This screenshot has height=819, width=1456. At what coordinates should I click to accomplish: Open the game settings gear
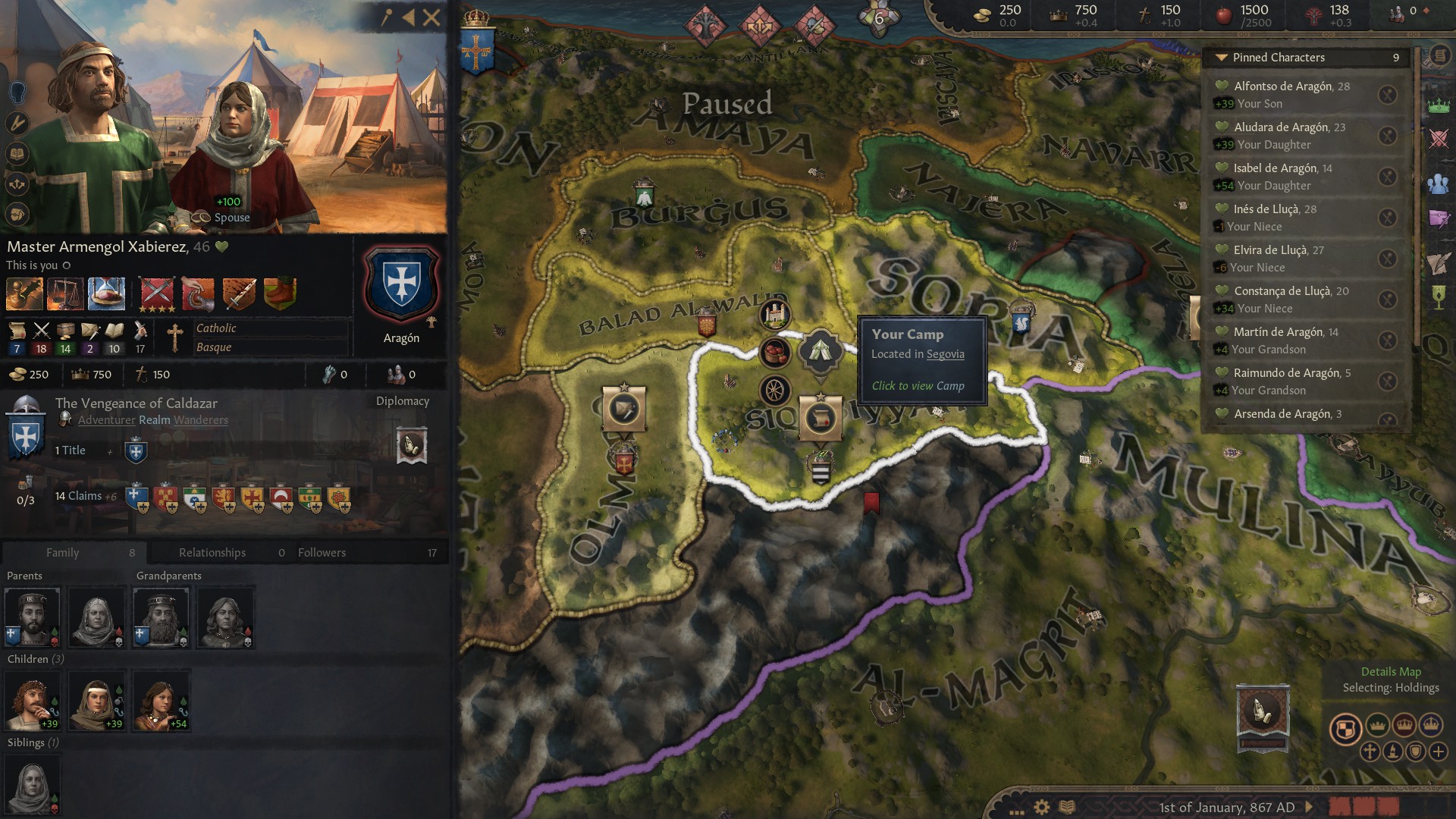(x=1042, y=807)
